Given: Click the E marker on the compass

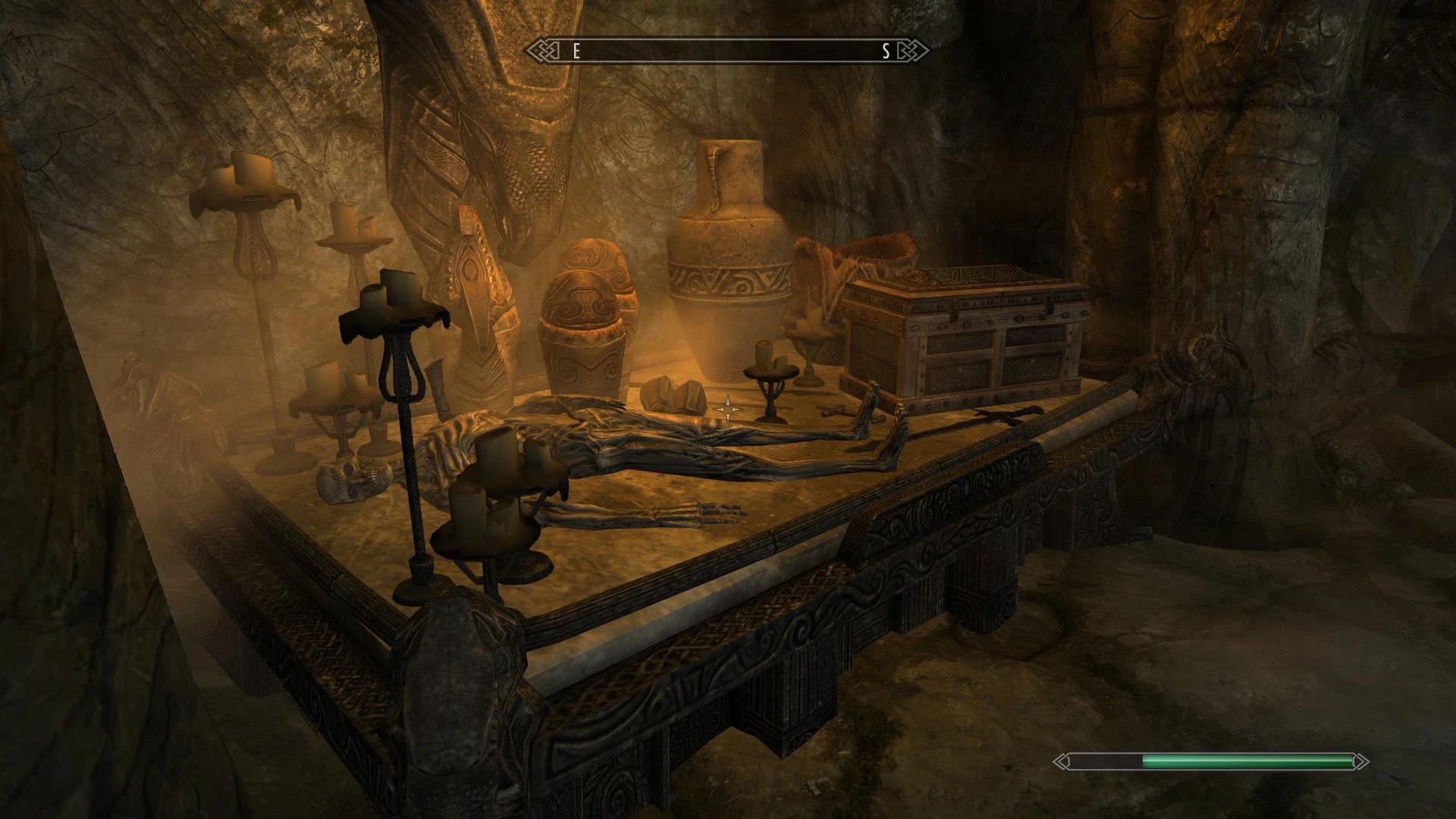Looking at the screenshot, I should pos(576,52).
